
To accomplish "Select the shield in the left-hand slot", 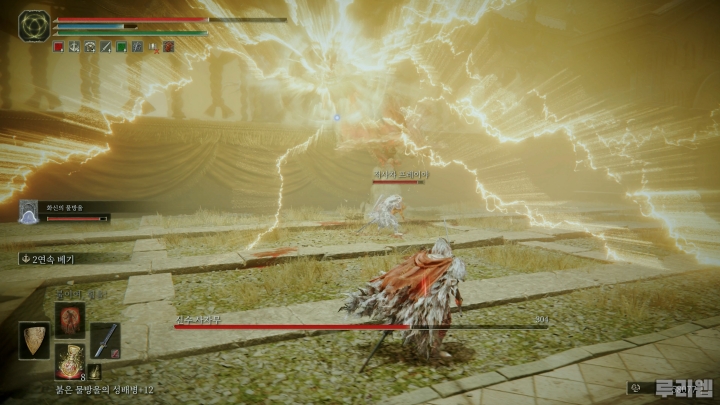I will [33, 341].
